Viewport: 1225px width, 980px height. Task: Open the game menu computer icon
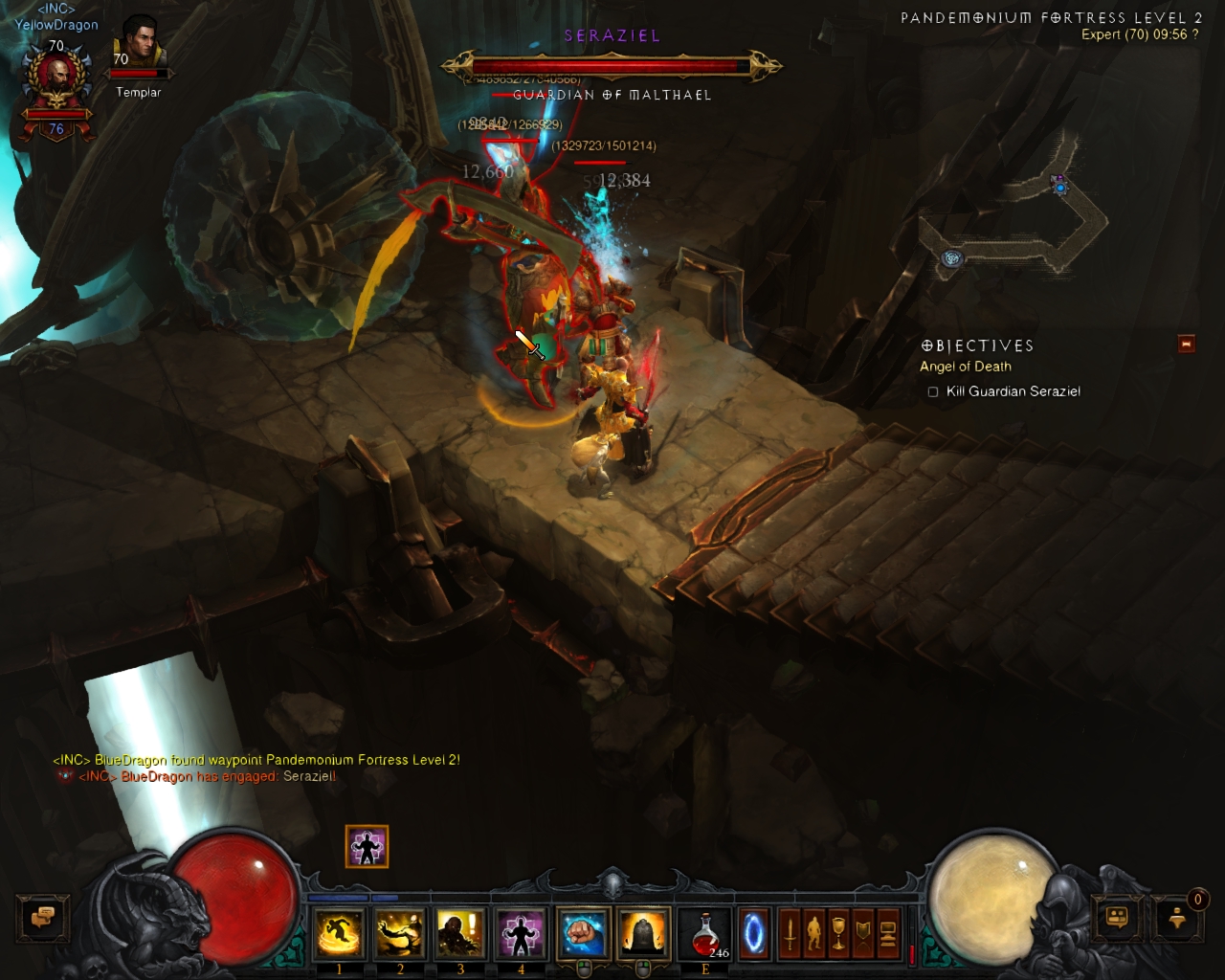click(x=887, y=933)
